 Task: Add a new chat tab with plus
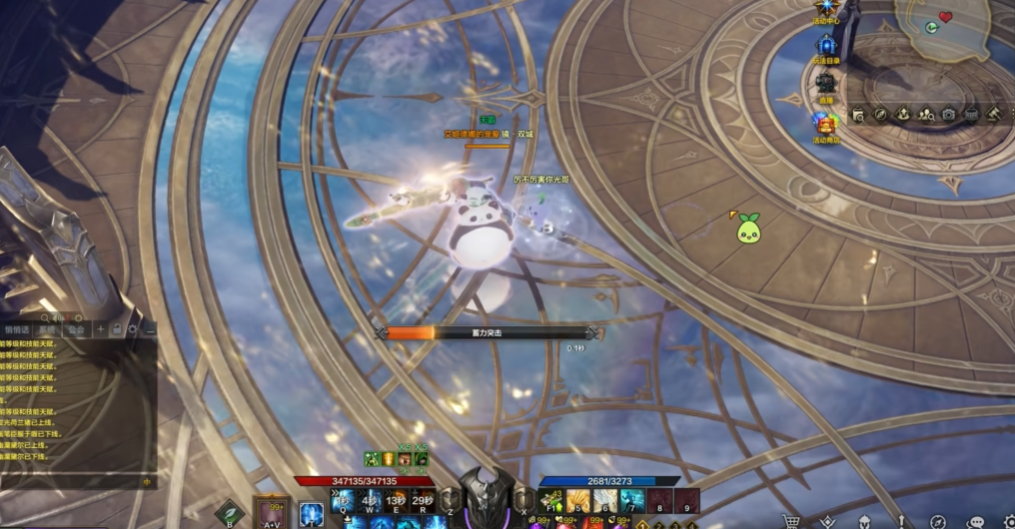click(x=100, y=329)
